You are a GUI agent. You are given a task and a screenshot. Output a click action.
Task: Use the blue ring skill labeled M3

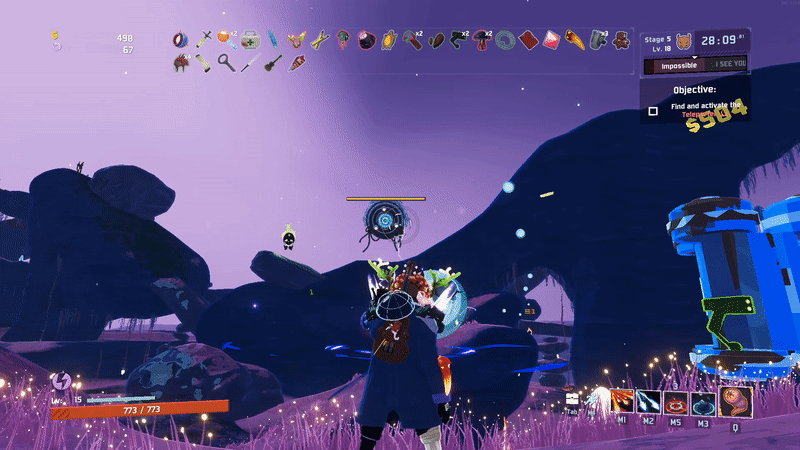701,403
